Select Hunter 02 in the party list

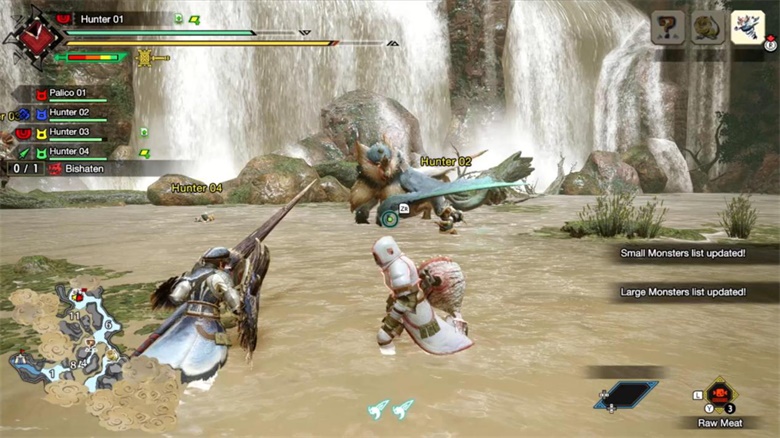(x=67, y=113)
